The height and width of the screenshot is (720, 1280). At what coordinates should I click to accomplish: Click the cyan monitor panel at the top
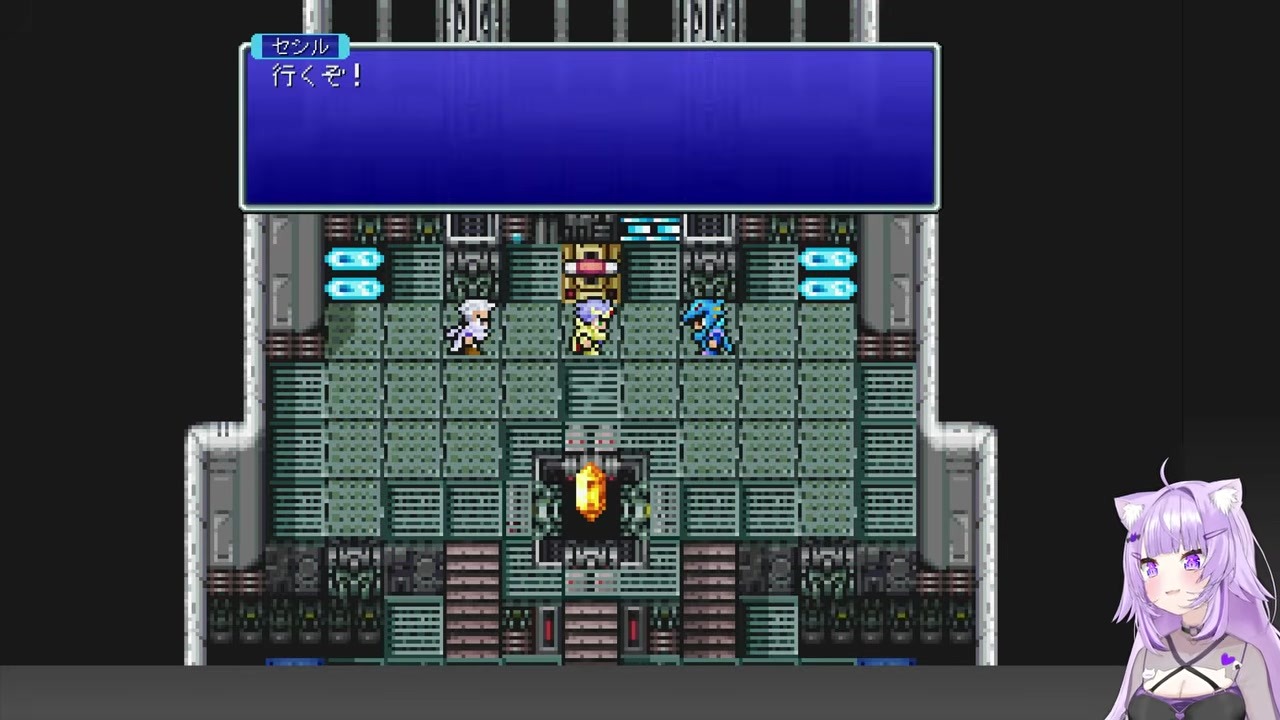(x=650, y=230)
